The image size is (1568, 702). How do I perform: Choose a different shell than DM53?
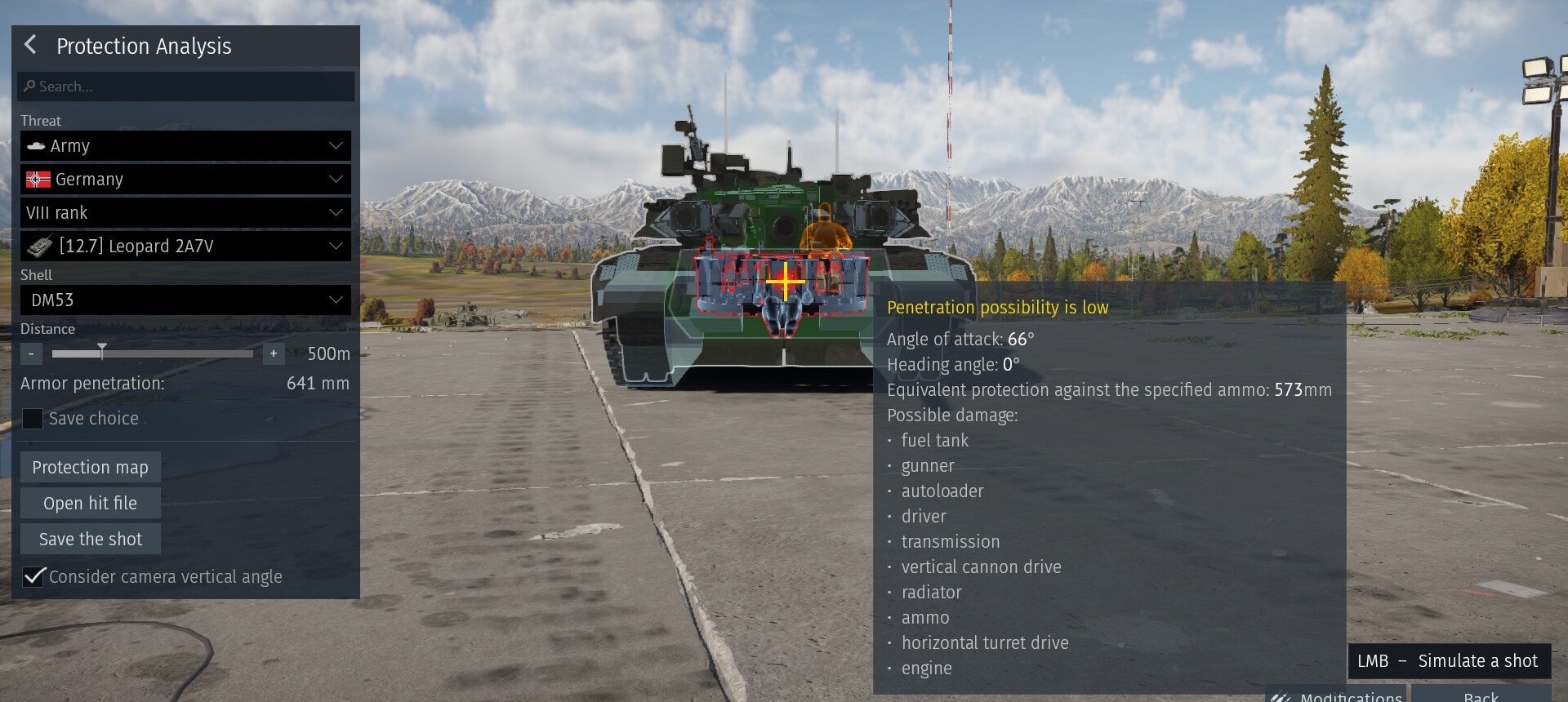[x=185, y=300]
